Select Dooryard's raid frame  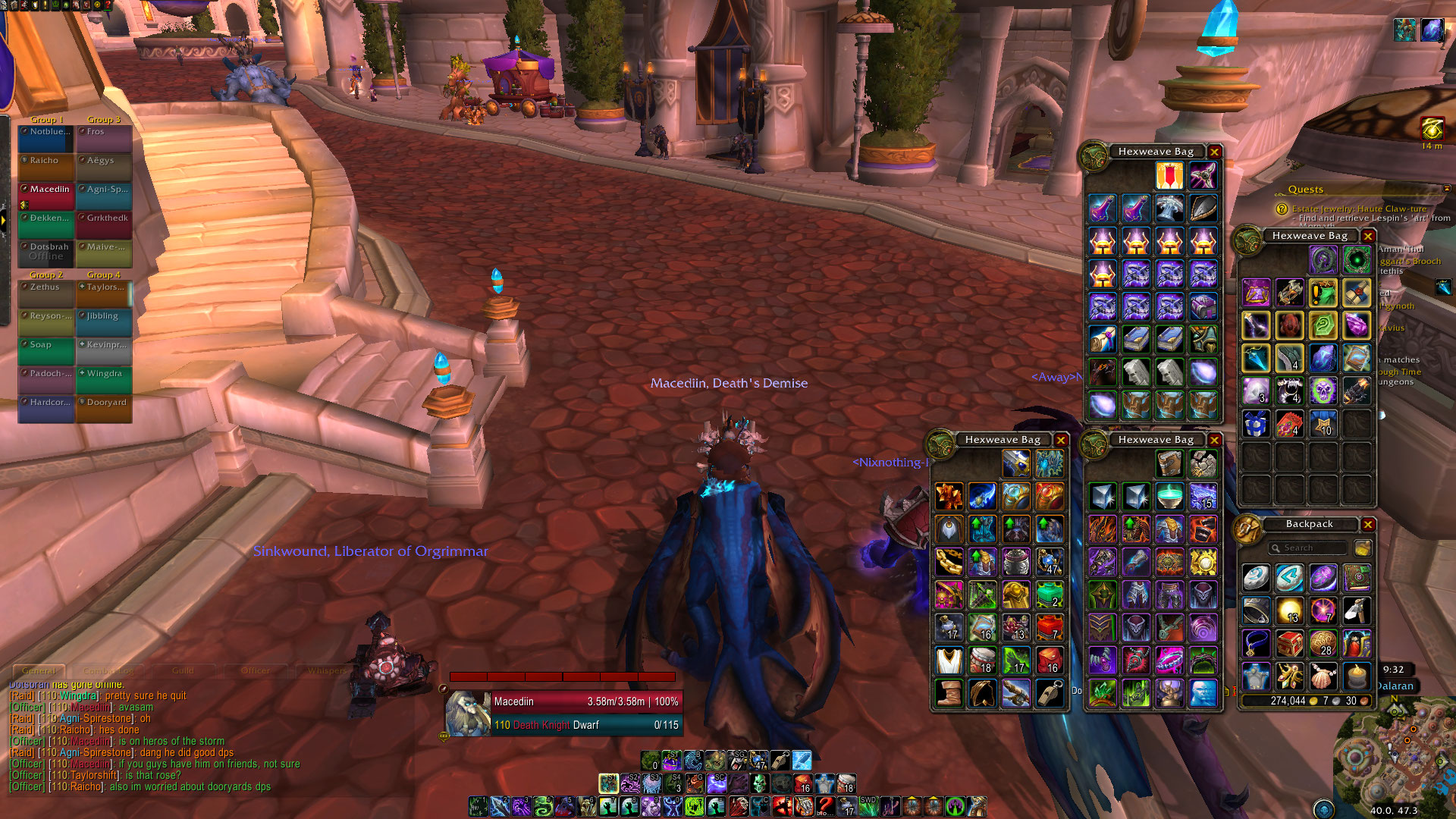click(x=104, y=408)
